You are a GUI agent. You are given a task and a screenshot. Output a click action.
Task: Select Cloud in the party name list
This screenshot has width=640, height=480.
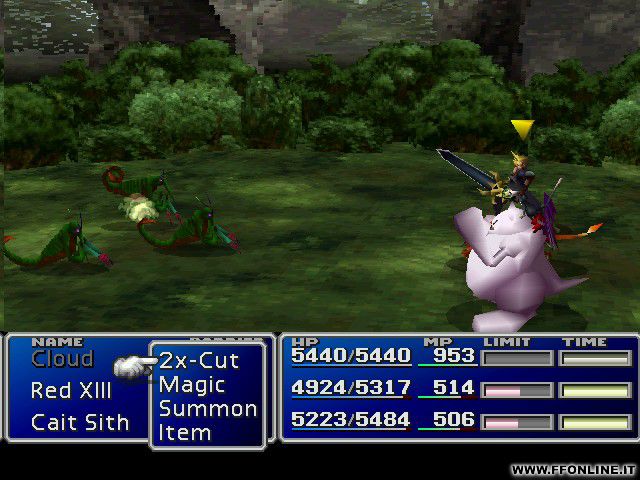tap(62, 360)
